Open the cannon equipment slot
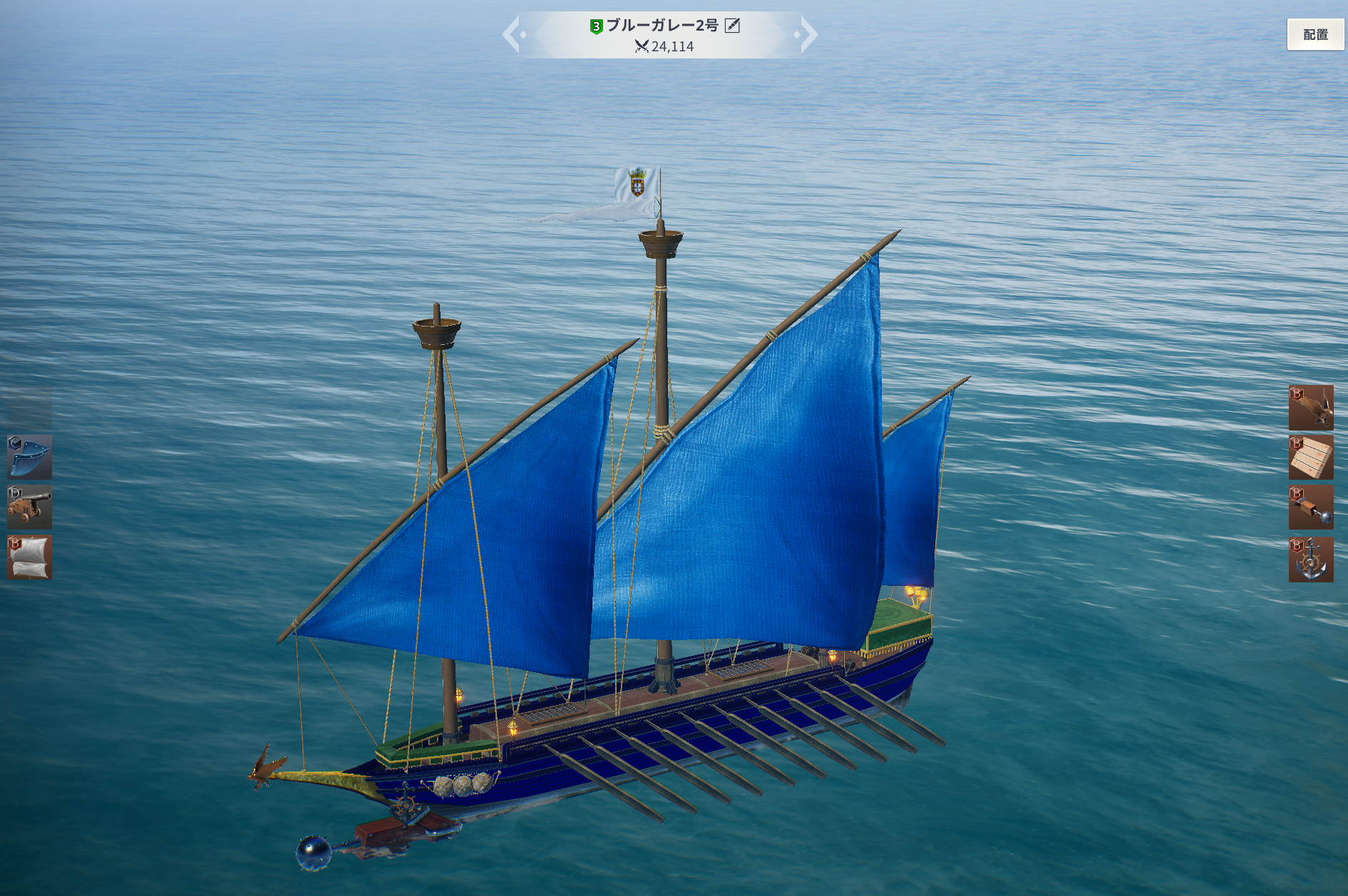1348x896 pixels. point(29,507)
